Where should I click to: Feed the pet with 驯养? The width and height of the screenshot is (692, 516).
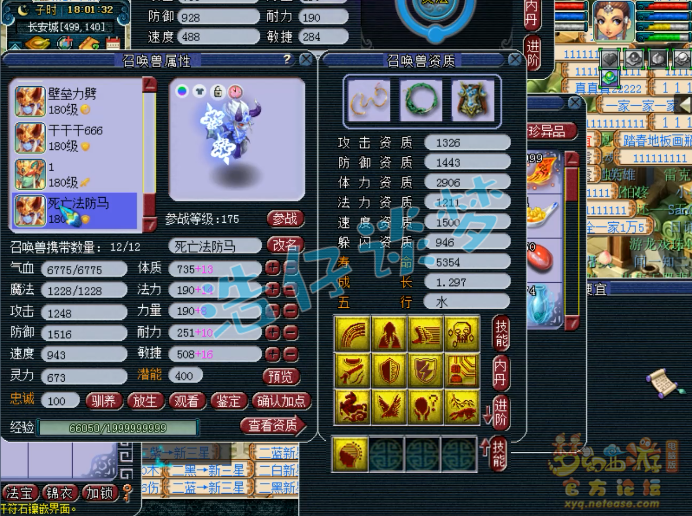[105, 401]
